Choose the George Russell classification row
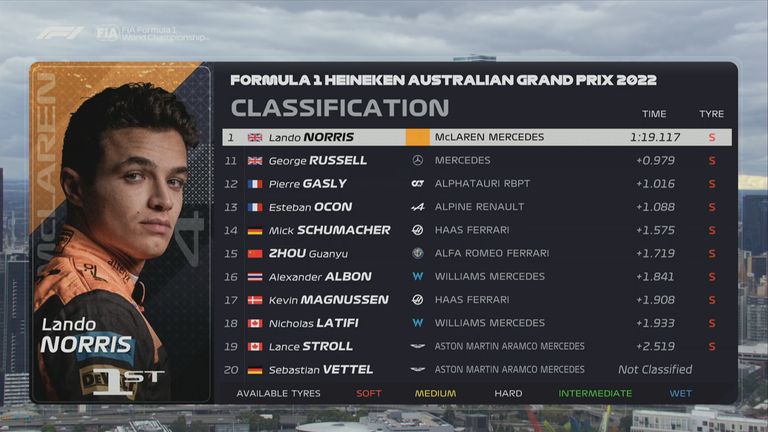The height and width of the screenshot is (432, 768). coord(476,160)
